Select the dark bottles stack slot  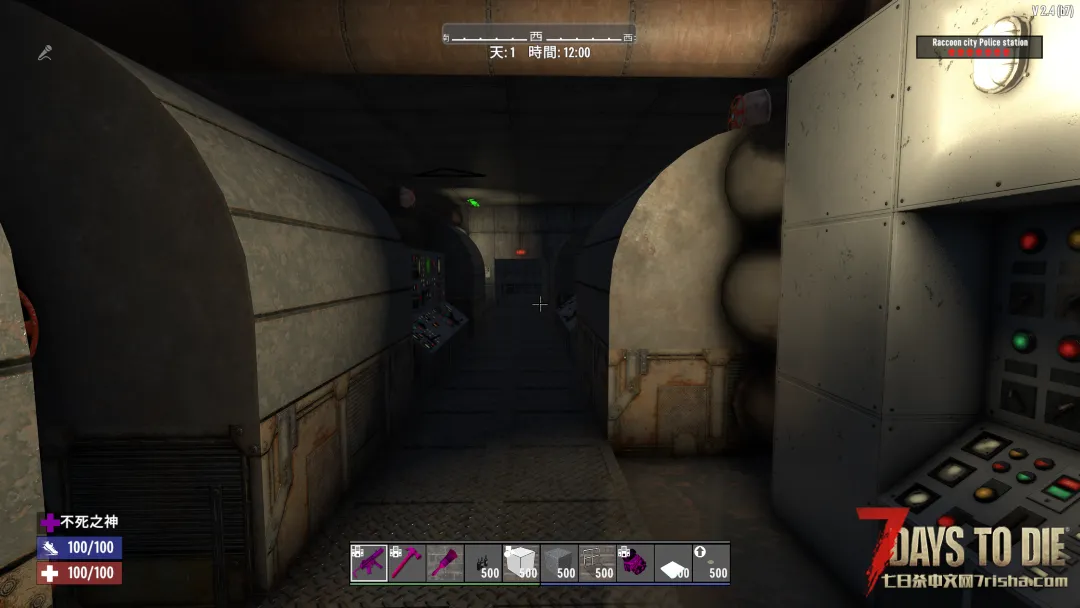[x=483, y=563]
